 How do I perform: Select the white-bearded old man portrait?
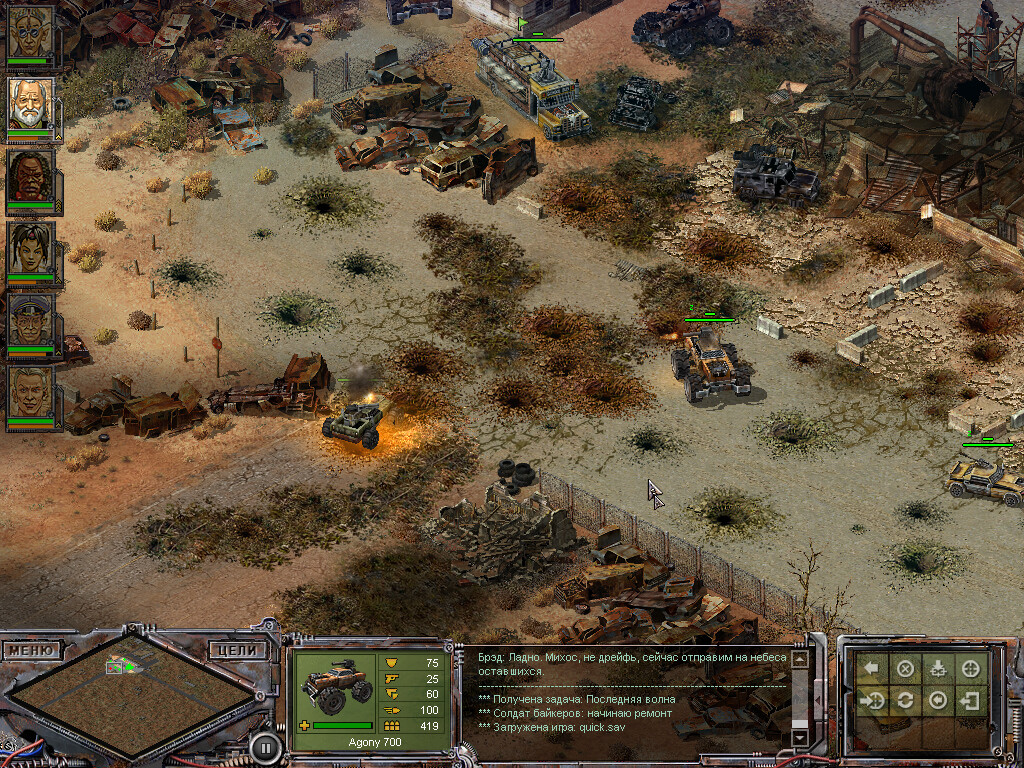click(x=31, y=104)
